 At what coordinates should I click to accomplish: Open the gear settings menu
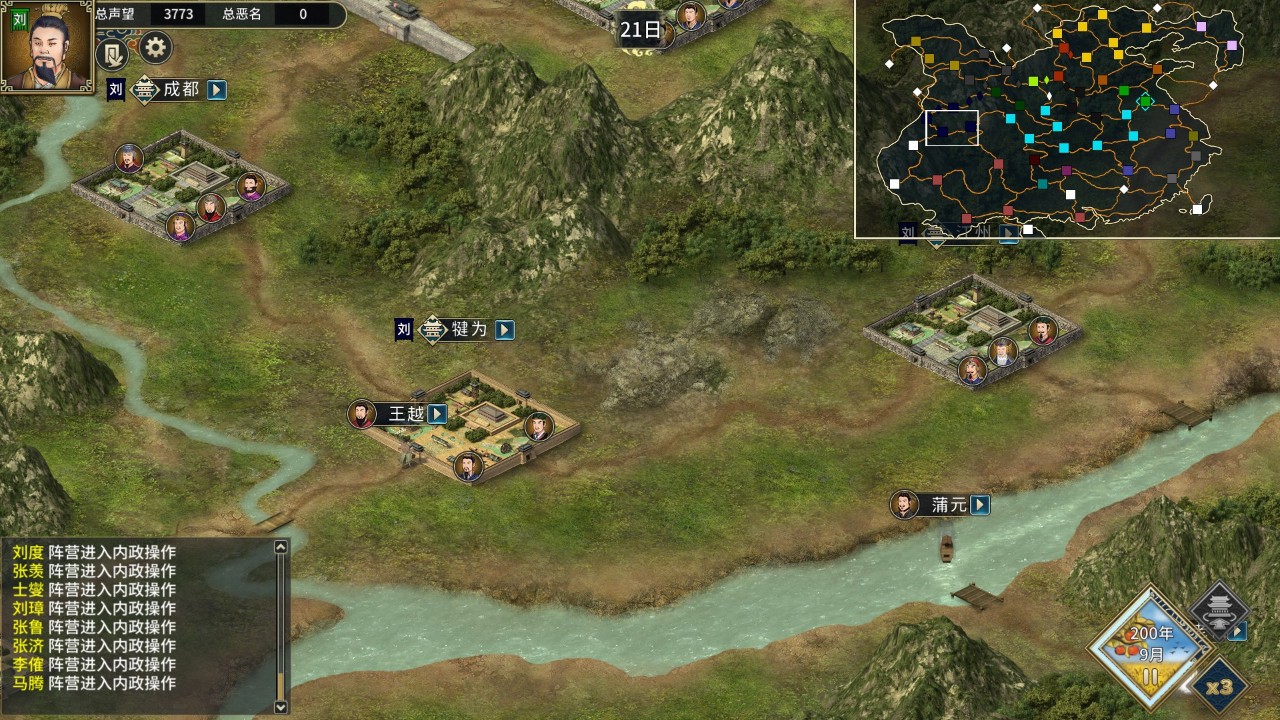tap(155, 47)
